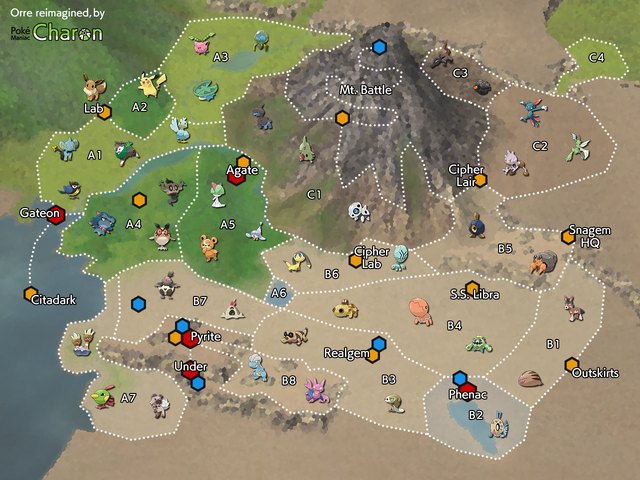Select the red Gateon port marker
640x480 pixels.
coord(57,213)
